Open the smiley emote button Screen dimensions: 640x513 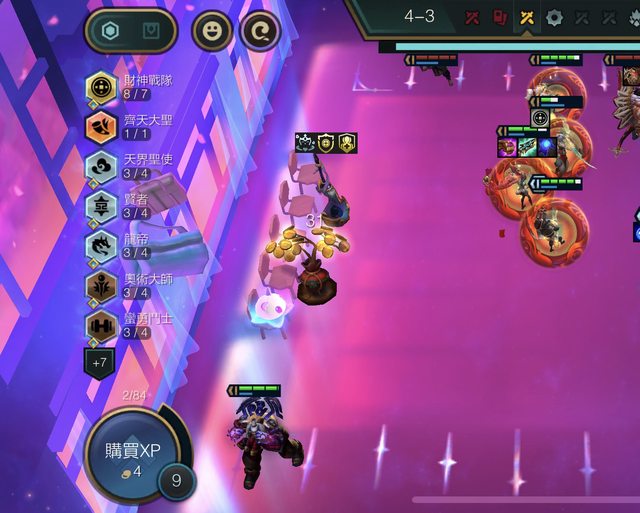(212, 30)
